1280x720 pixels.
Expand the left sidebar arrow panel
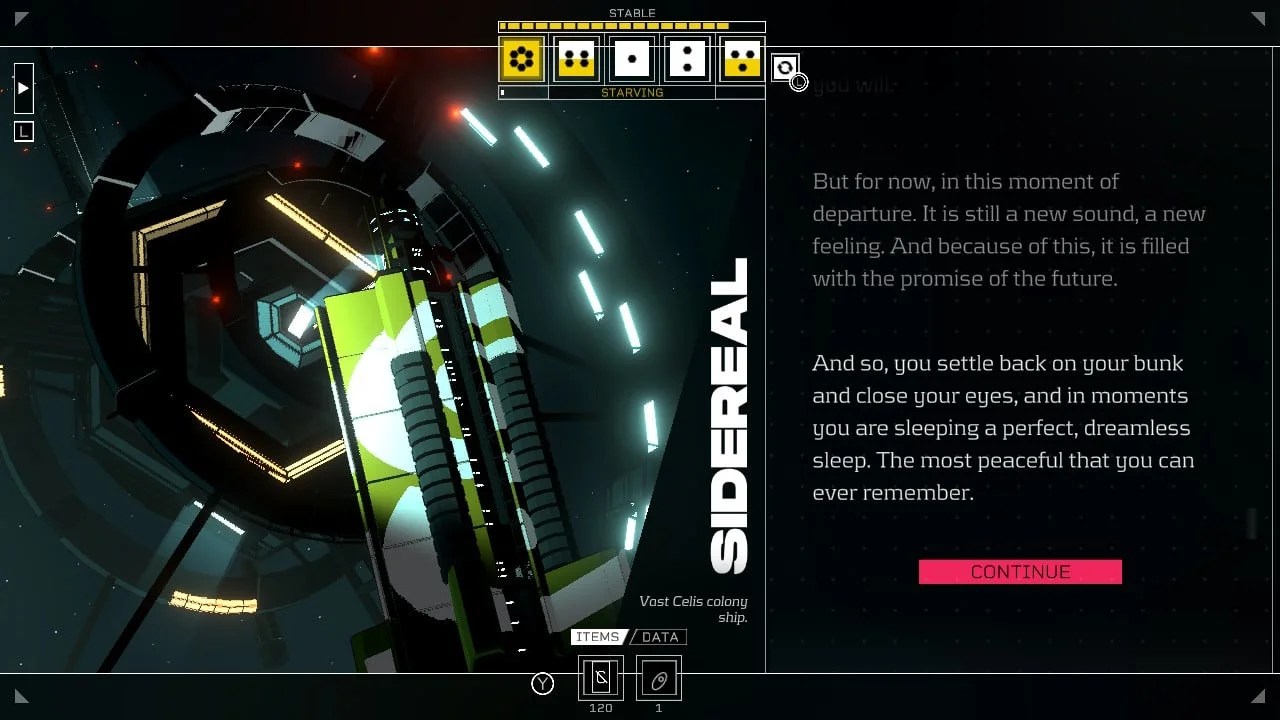click(x=23, y=88)
